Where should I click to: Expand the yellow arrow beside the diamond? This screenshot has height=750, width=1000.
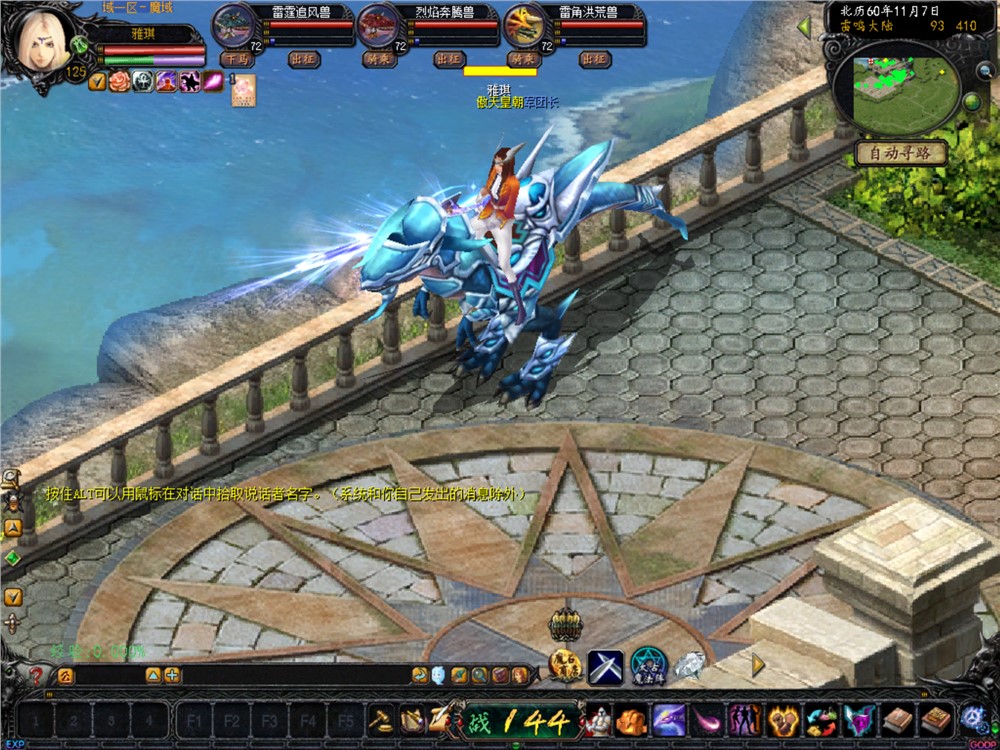coord(758,664)
